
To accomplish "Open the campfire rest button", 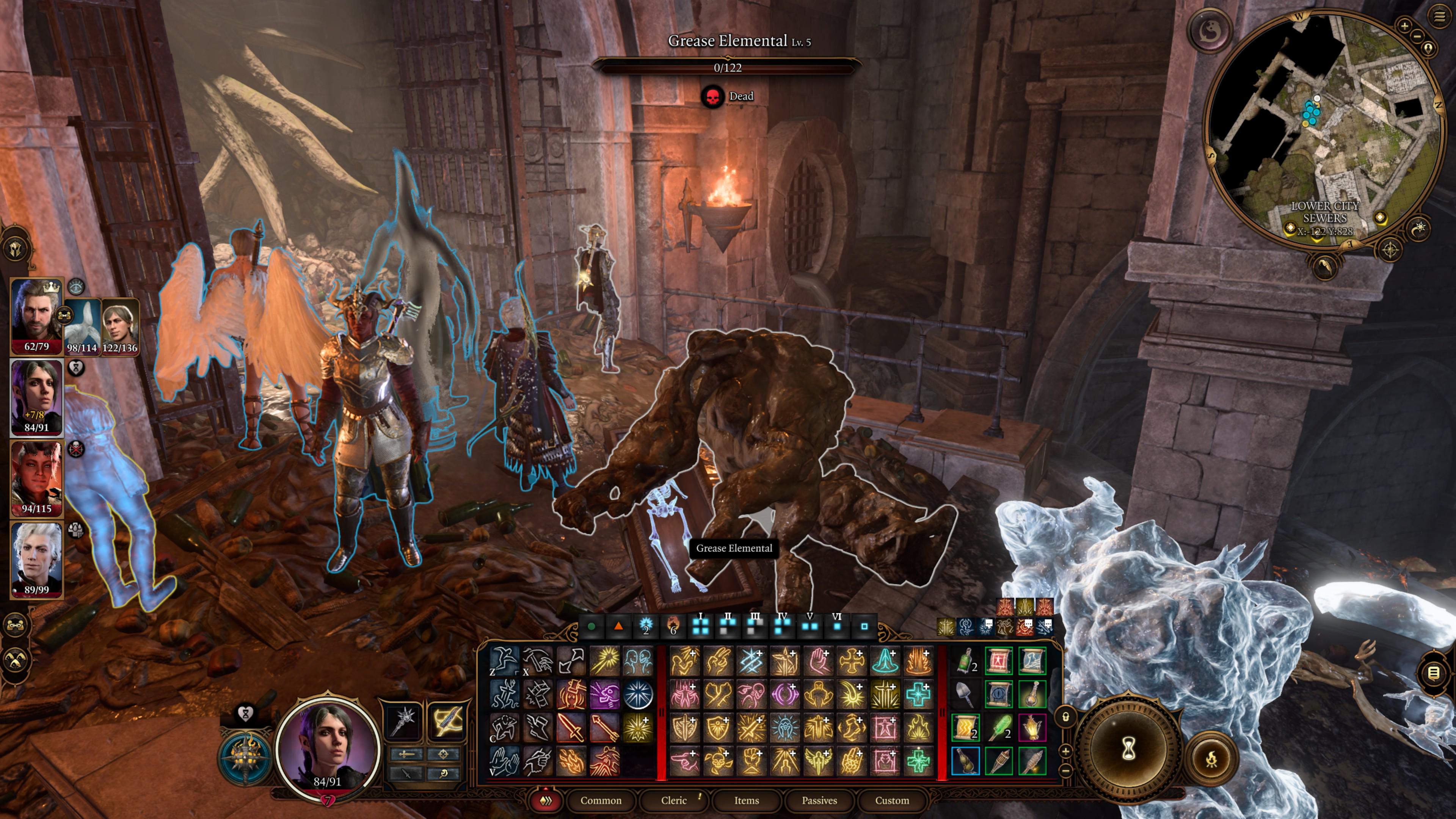I will pos(1211,759).
